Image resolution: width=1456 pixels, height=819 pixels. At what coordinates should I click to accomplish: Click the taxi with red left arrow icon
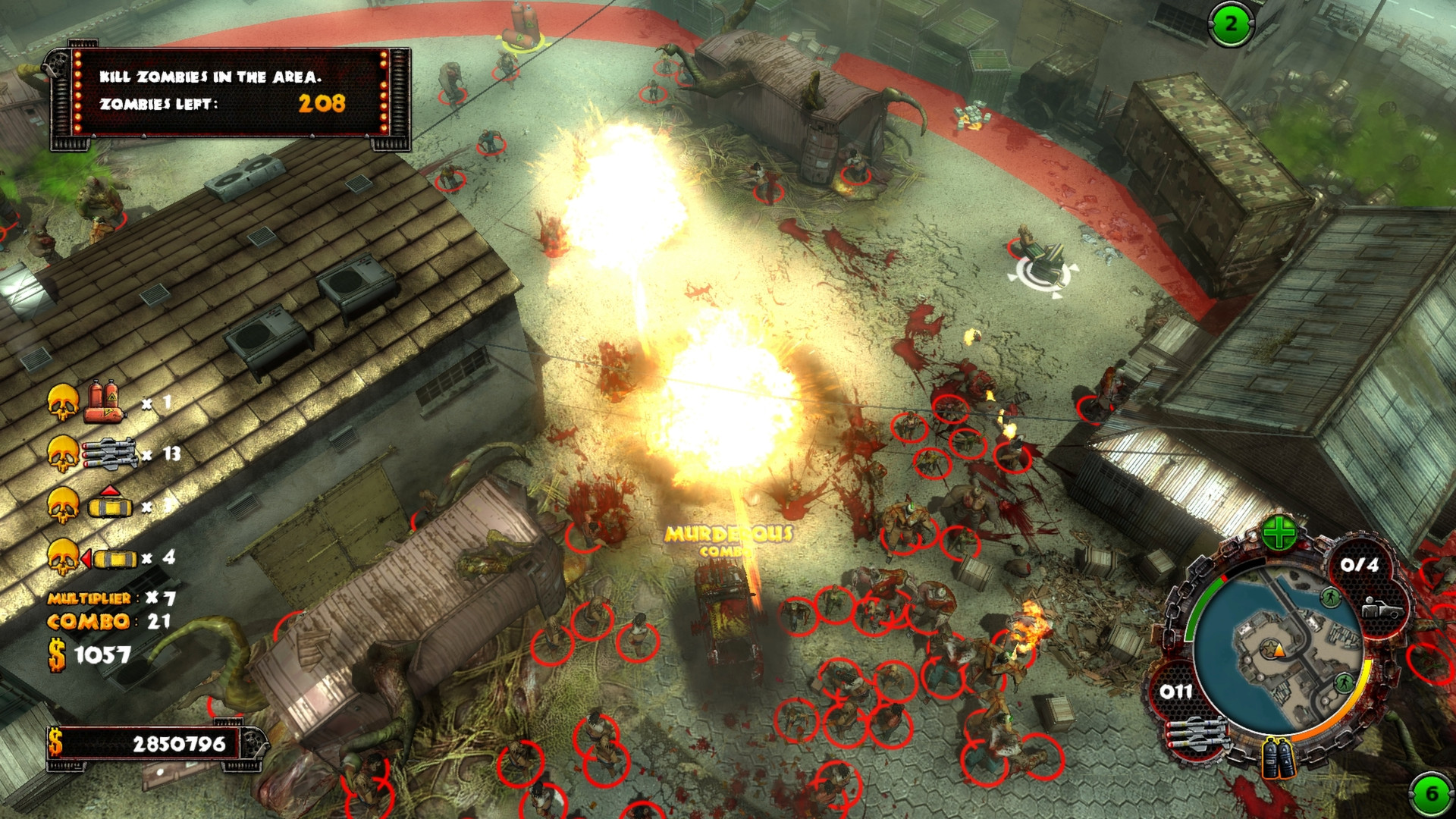(111, 558)
